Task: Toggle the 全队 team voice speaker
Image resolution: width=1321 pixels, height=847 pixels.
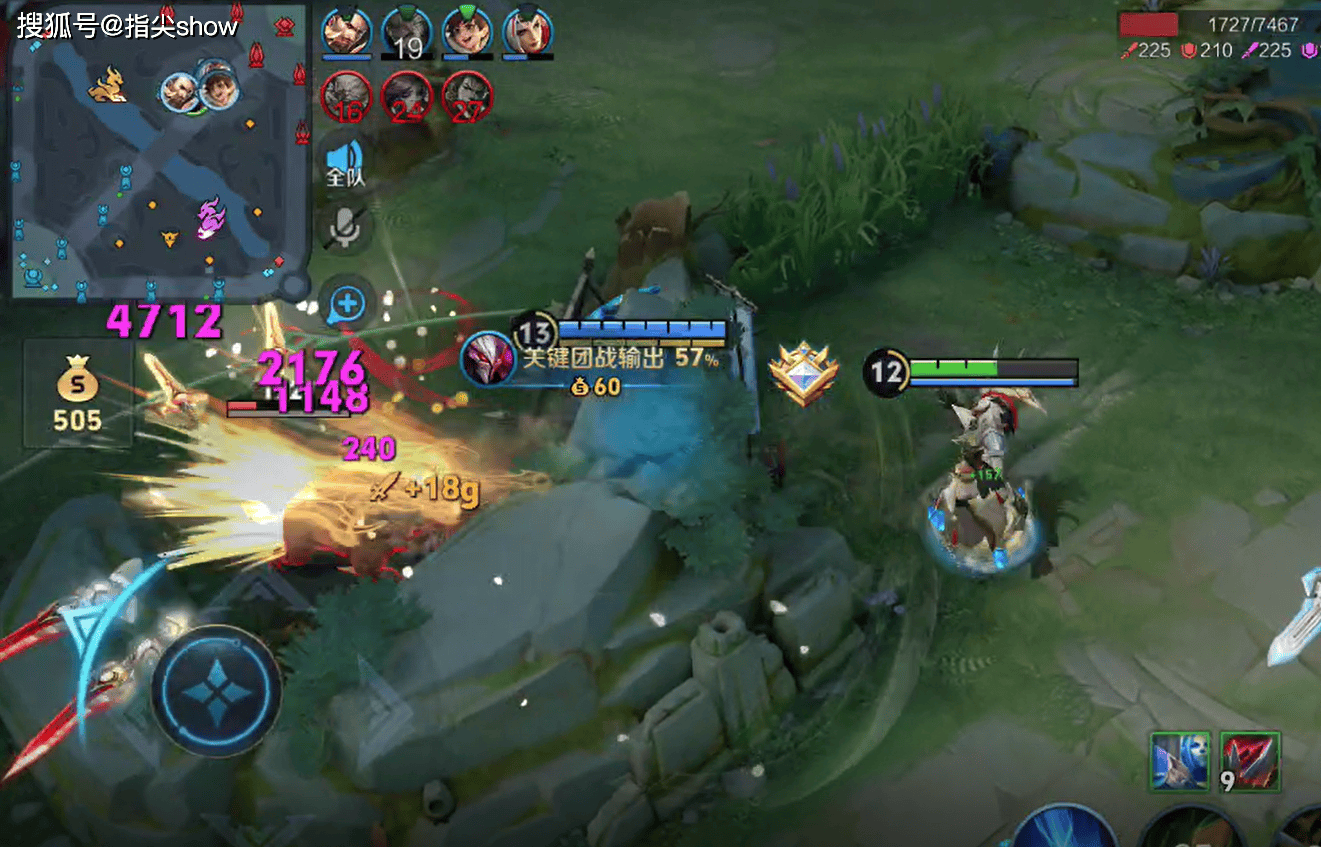Action: [x=346, y=163]
